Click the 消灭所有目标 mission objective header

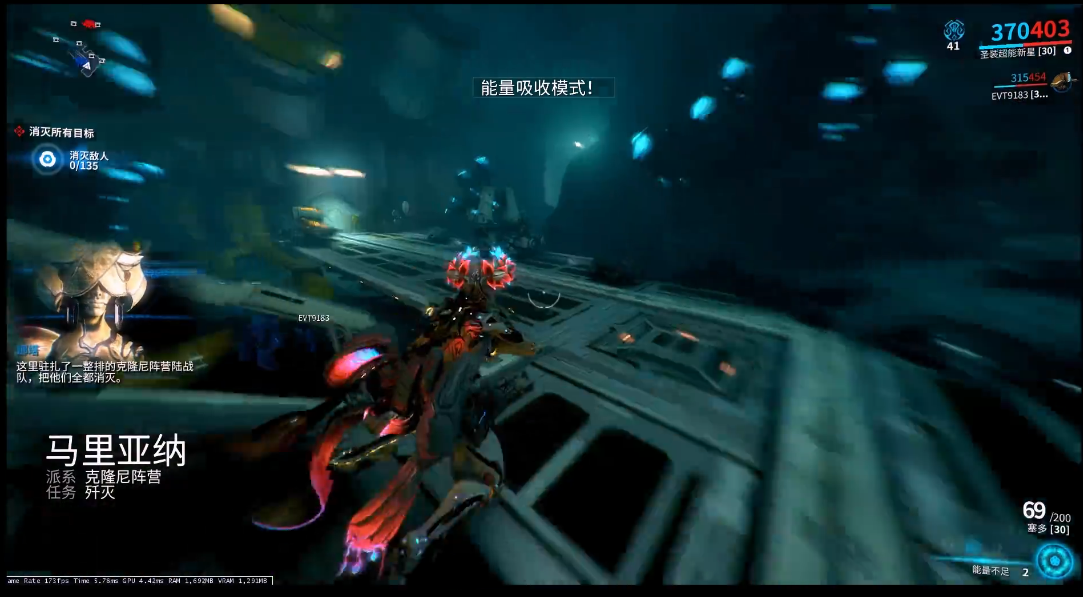60,131
